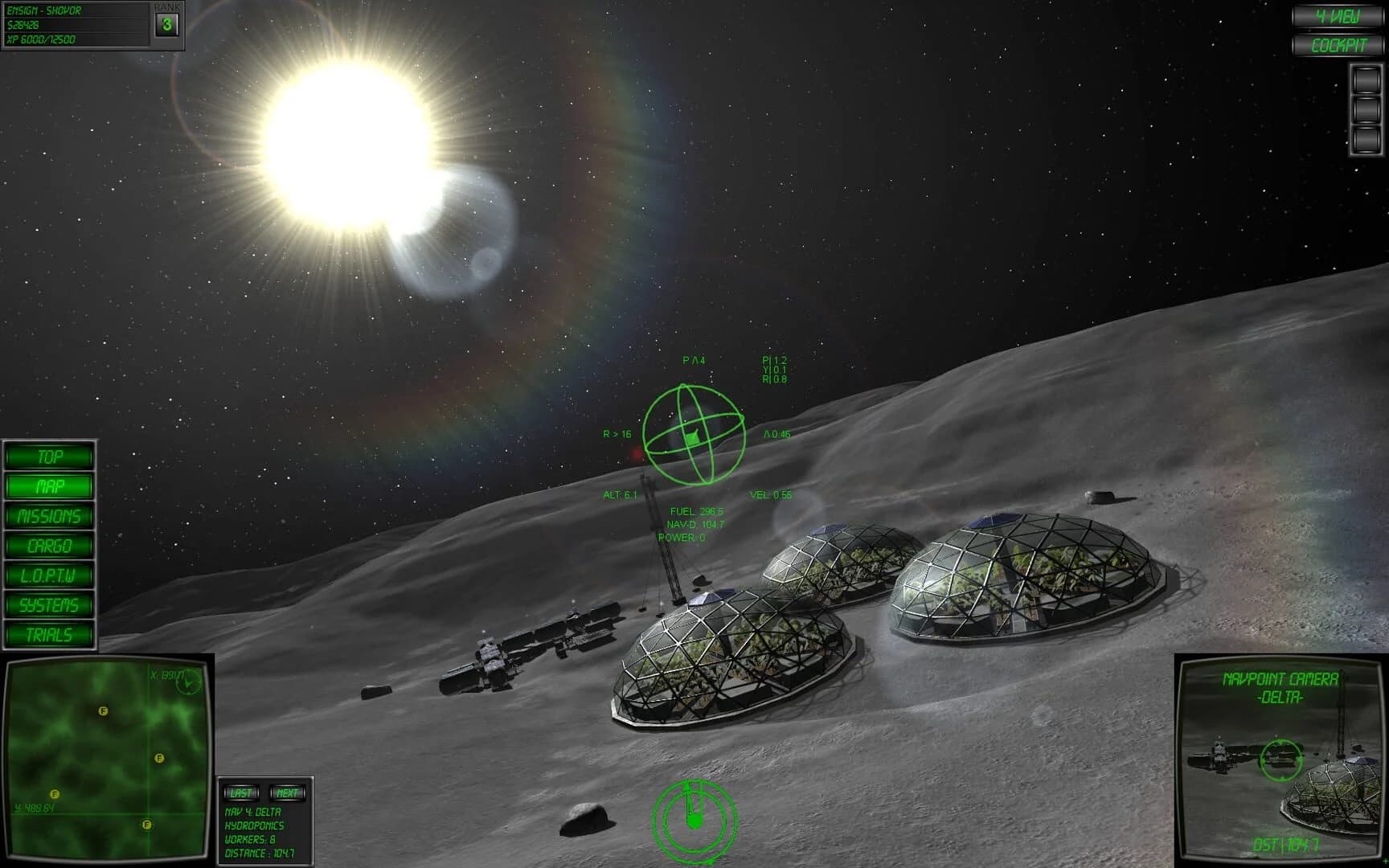
Task: Click the top blank button below Cockpit
Action: (x=1365, y=80)
